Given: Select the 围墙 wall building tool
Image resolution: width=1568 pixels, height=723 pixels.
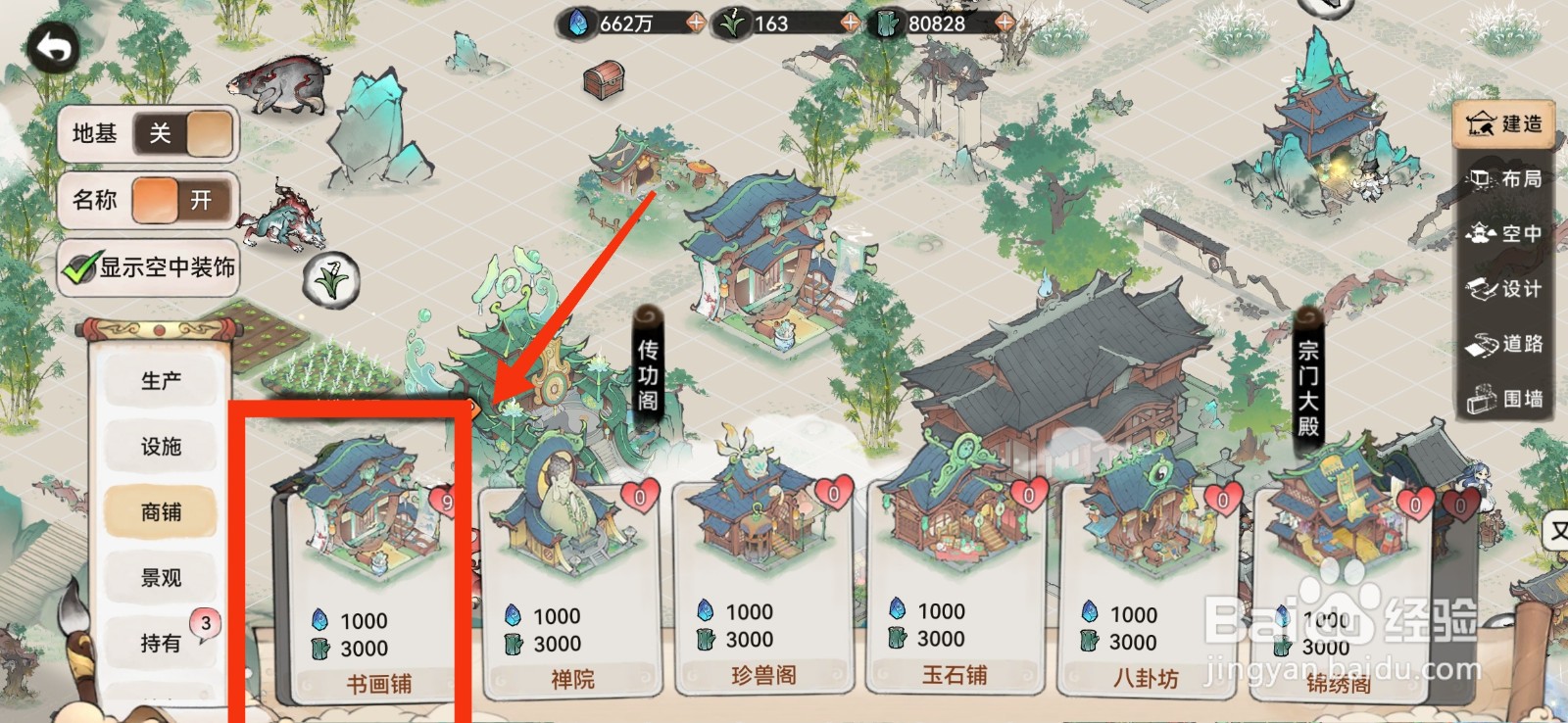Looking at the screenshot, I should pos(1506,397).
